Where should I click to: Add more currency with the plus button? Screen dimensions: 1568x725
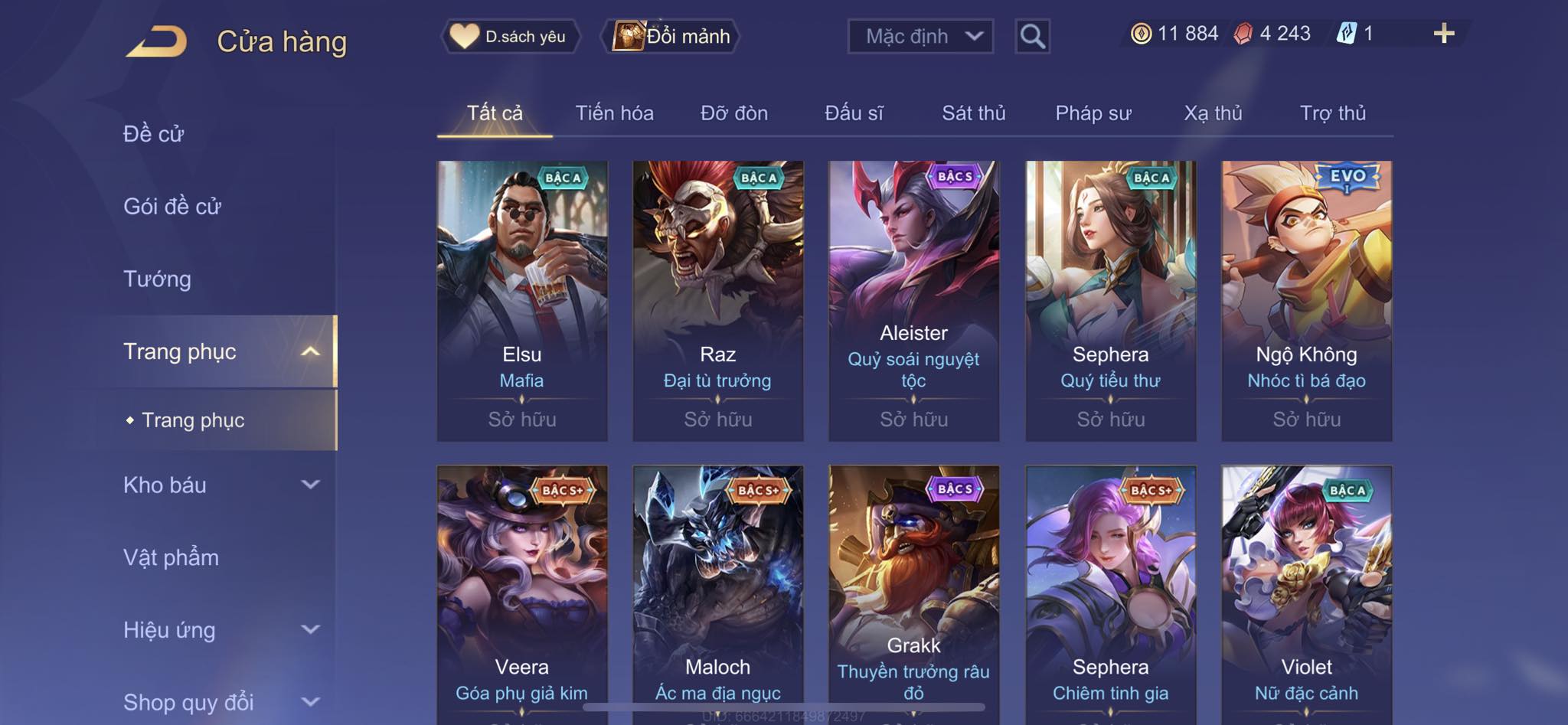pos(1443,34)
